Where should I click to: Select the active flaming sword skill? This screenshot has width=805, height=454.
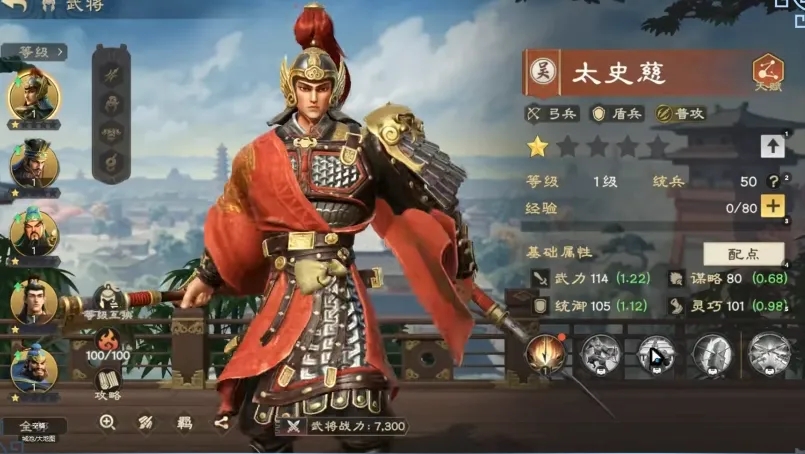546,353
